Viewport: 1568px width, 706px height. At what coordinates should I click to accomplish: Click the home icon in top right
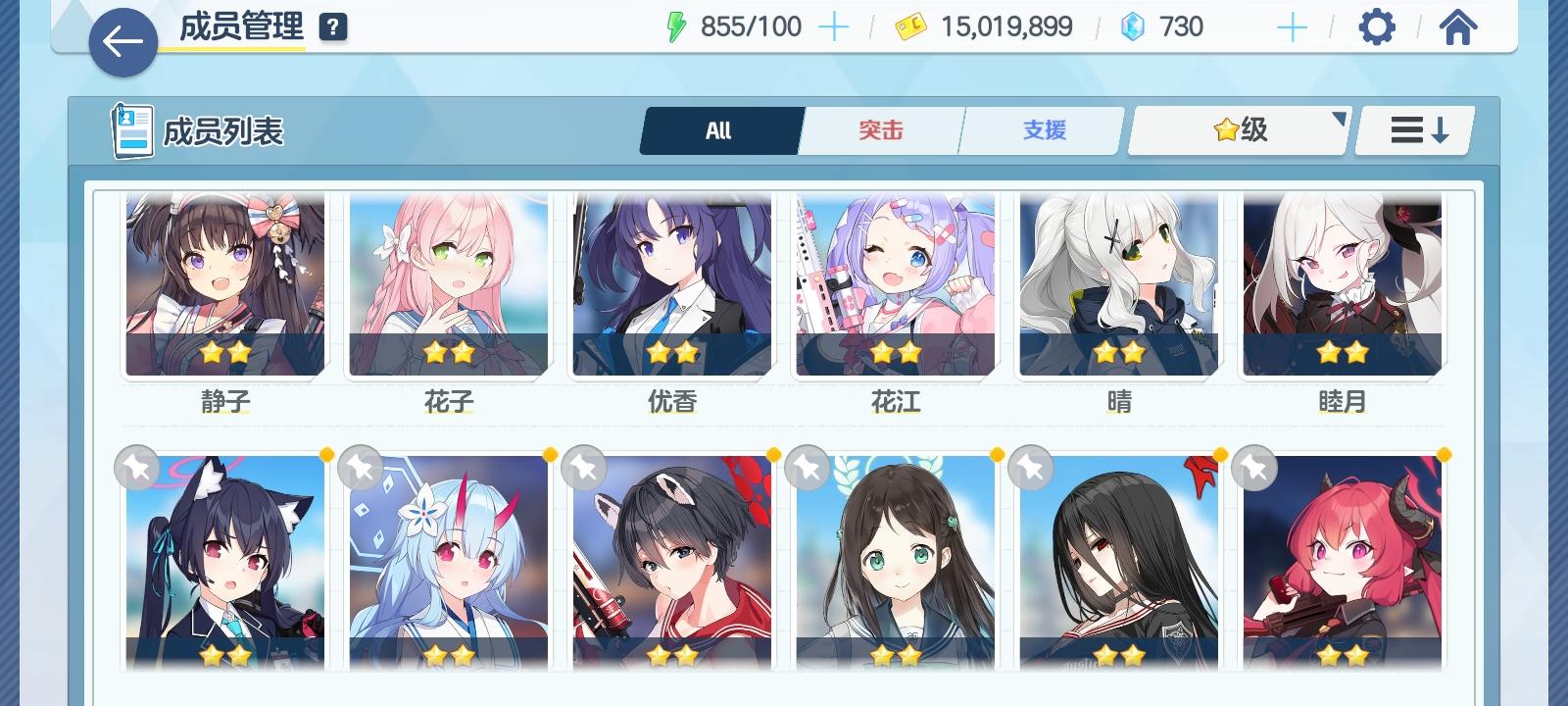(x=1457, y=26)
